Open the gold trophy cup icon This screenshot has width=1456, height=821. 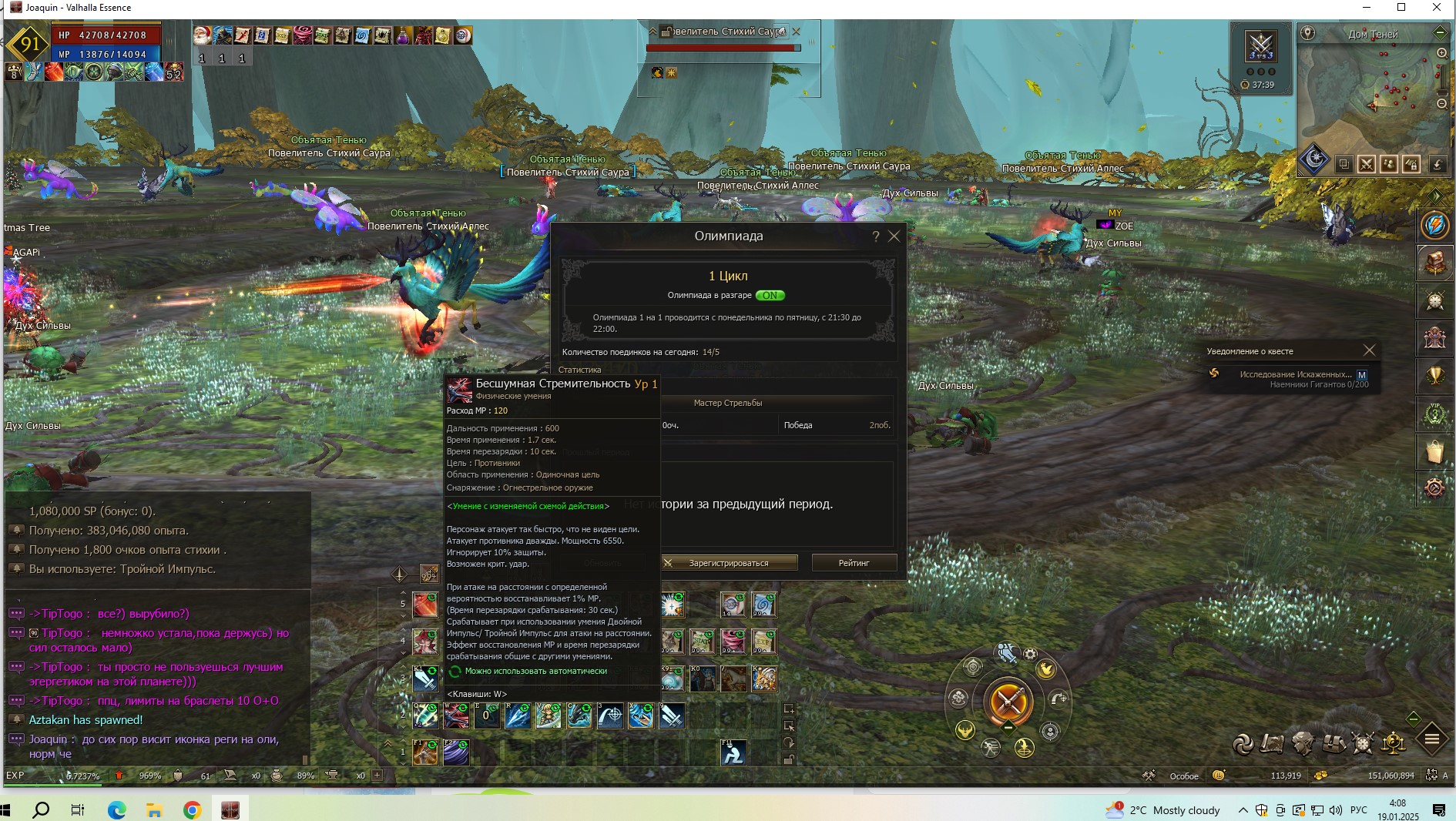1434,376
